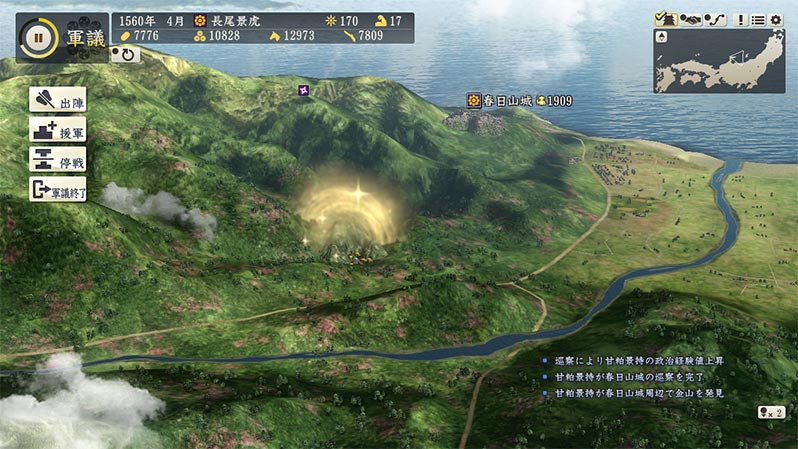Open the Japan minimap
The width and height of the screenshot is (798, 449).
click(719, 60)
